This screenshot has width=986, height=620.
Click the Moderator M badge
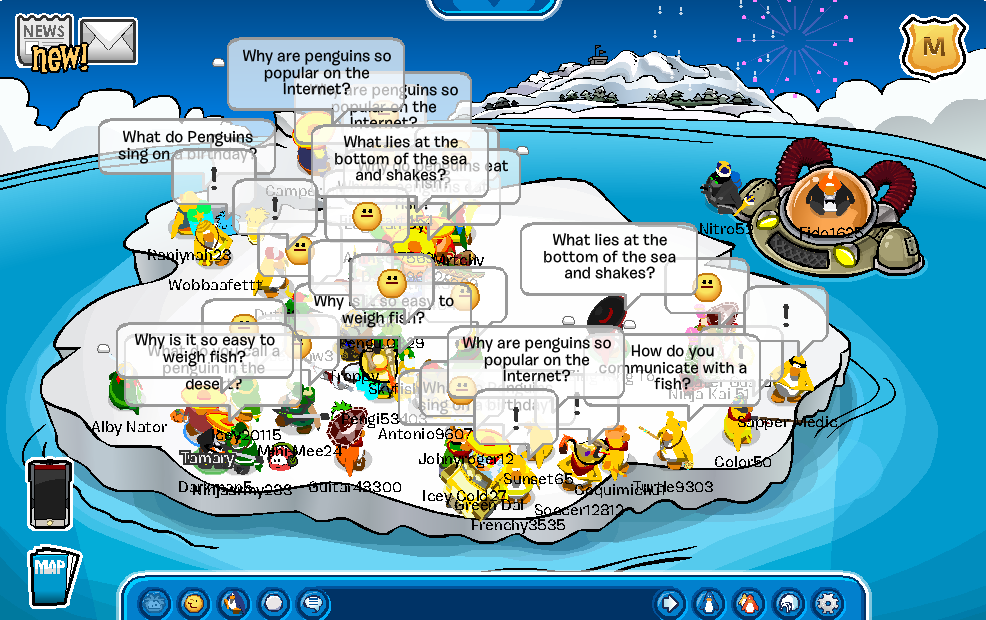[x=934, y=47]
